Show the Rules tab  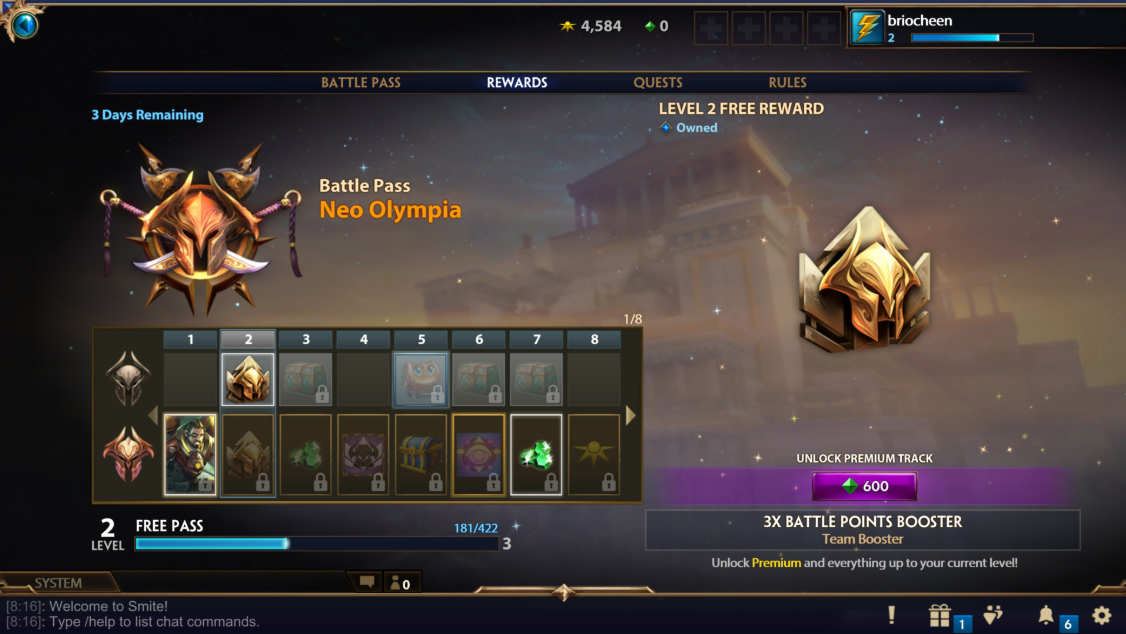788,83
